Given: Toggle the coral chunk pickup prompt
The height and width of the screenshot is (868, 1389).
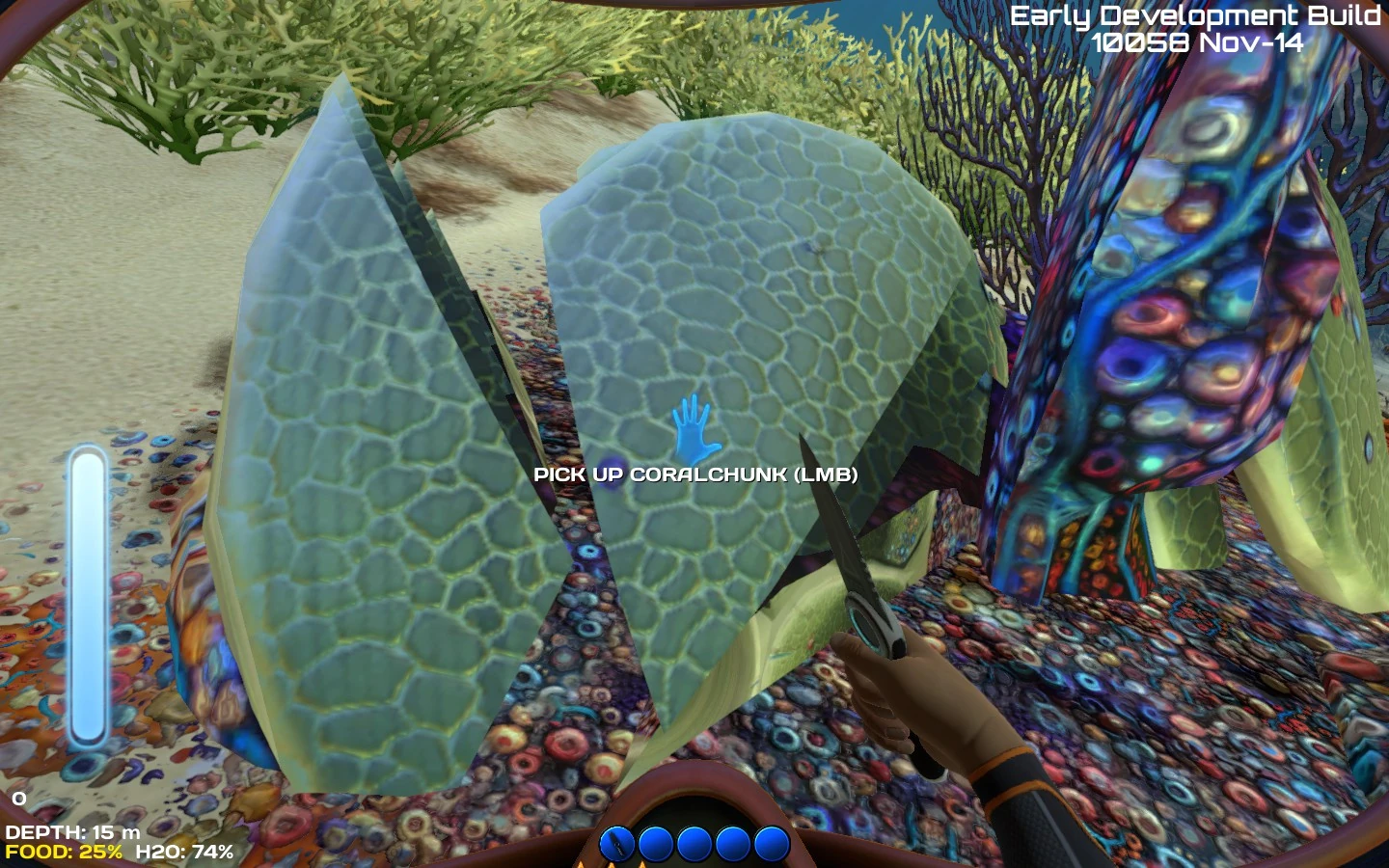Looking at the screenshot, I should (x=696, y=475).
